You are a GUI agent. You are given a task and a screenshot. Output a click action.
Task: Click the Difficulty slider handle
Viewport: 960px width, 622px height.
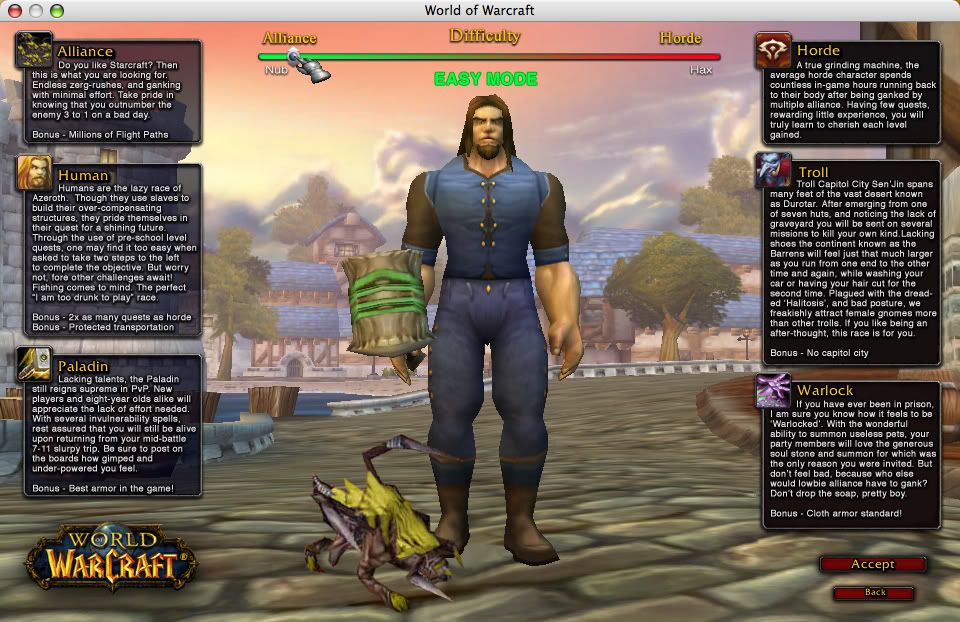(x=296, y=57)
